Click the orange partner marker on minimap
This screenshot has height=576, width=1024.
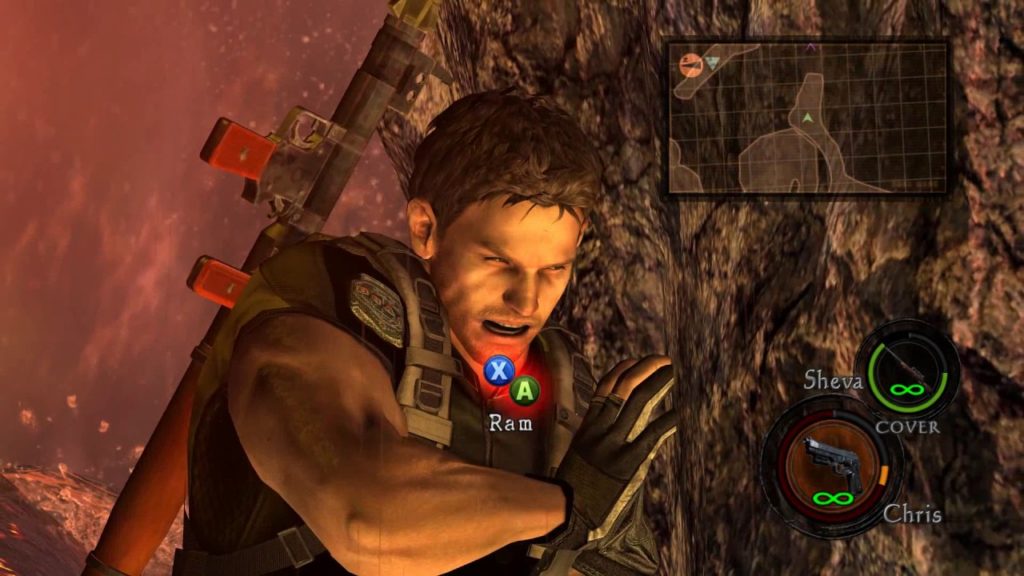[690, 65]
